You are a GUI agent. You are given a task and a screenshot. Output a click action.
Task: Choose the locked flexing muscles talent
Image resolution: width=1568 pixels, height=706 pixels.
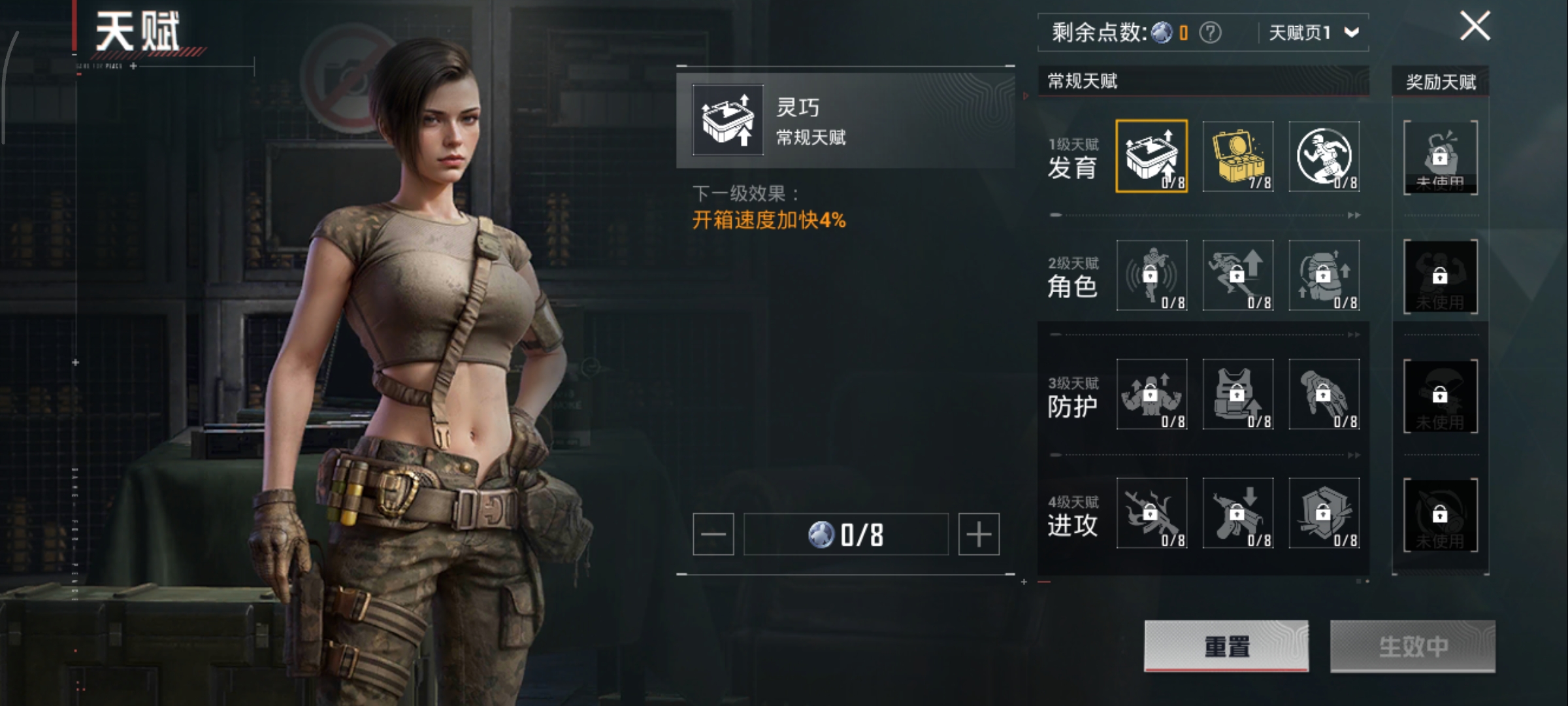1151,394
